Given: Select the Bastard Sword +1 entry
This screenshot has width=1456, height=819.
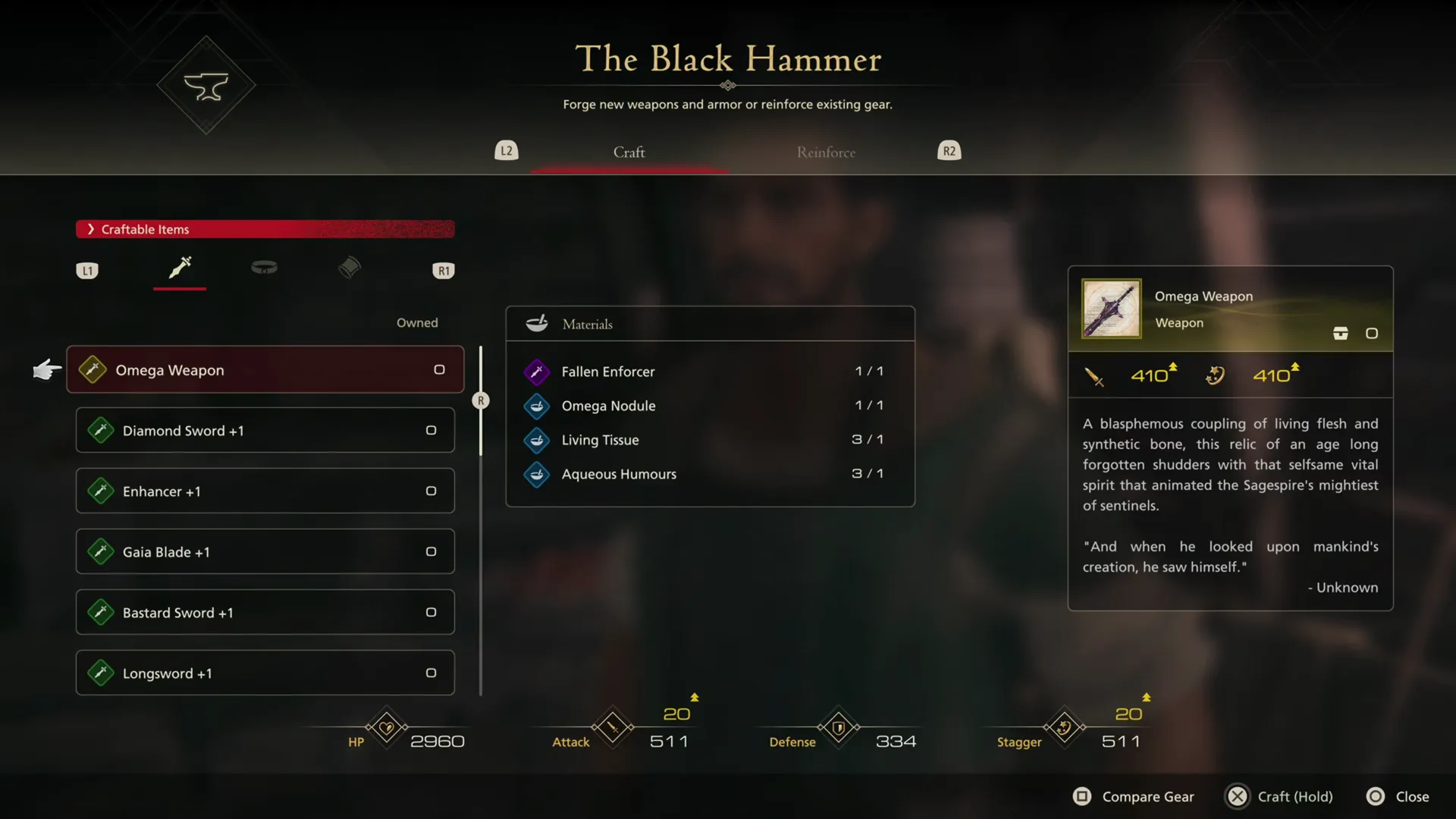Looking at the screenshot, I should point(264,612).
